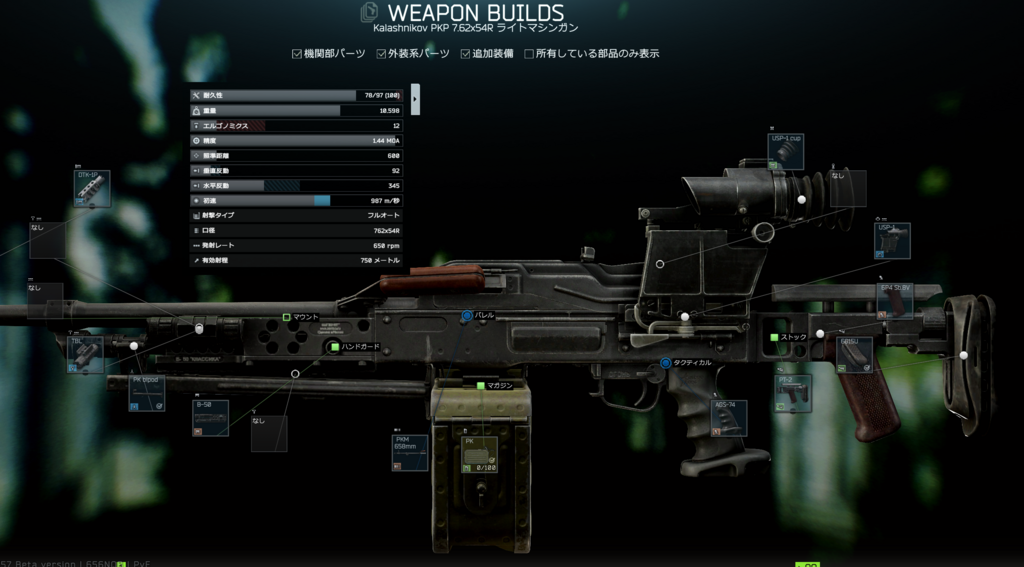Click the ハンドガード slot marker
This screenshot has height=567, width=1024.
click(x=334, y=347)
